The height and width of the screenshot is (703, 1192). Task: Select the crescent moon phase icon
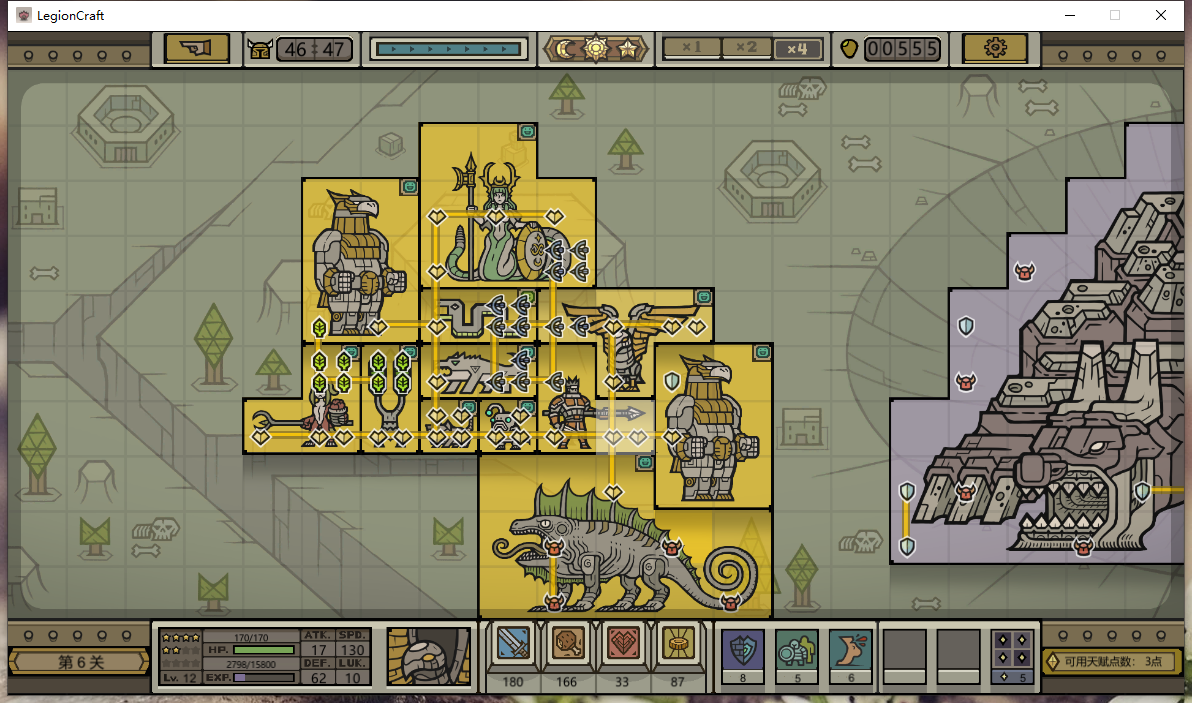tap(567, 48)
